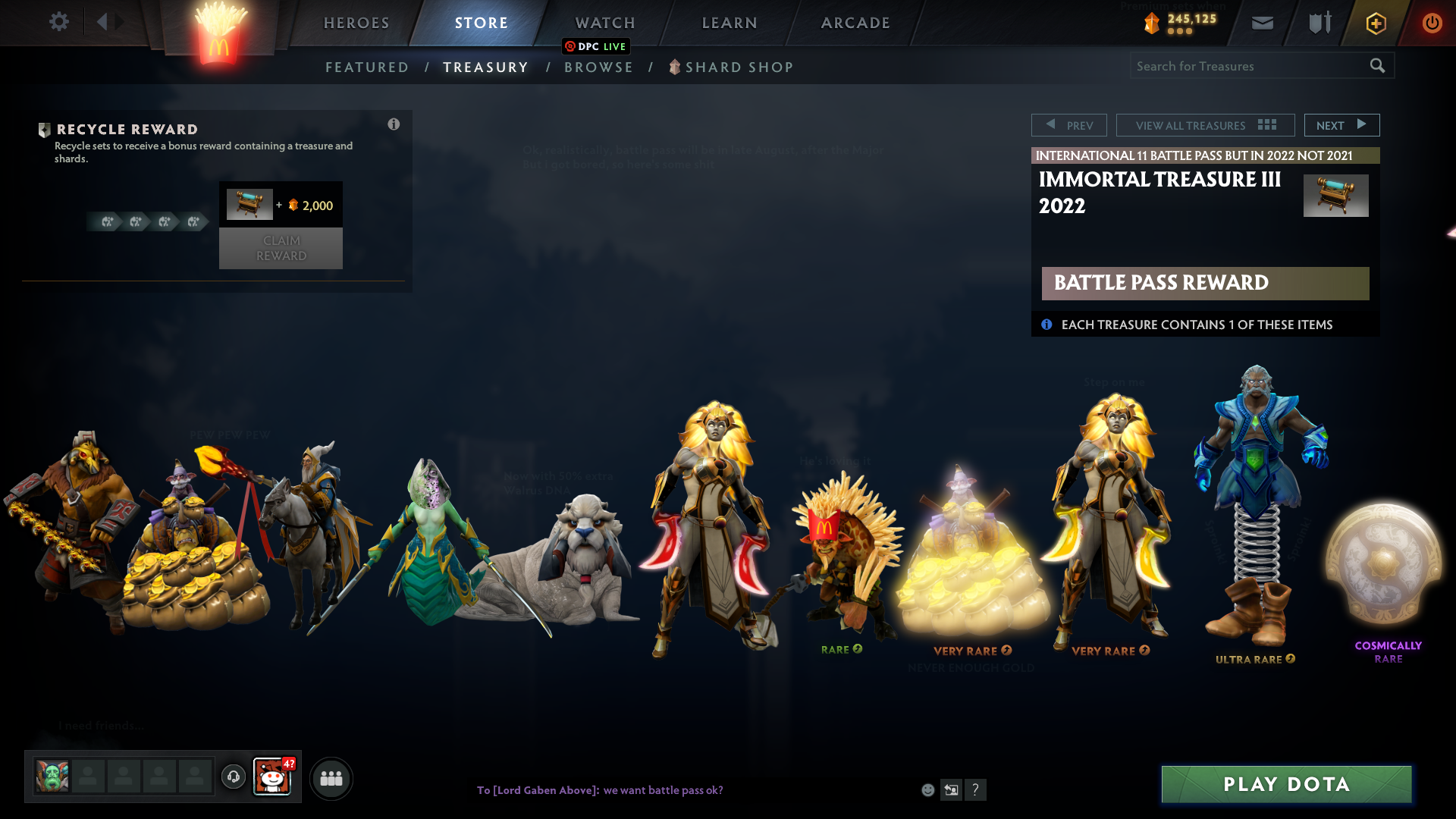Show all treasures with View All Treasures

pyautogui.click(x=1205, y=125)
